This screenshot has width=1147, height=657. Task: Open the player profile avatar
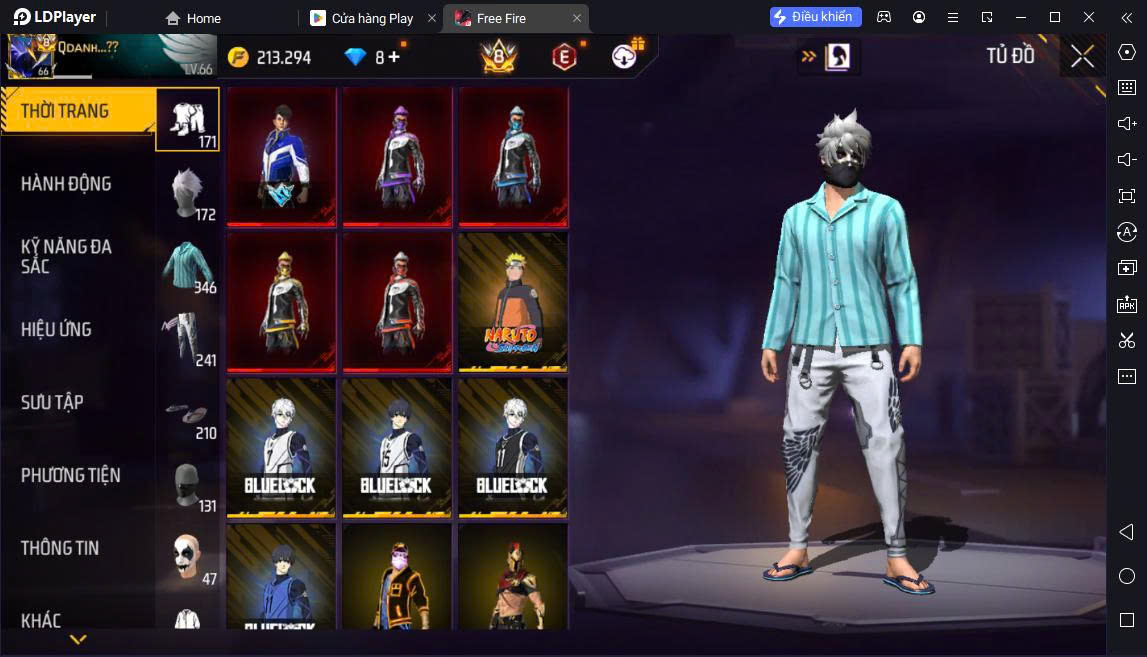pyautogui.click(x=28, y=56)
